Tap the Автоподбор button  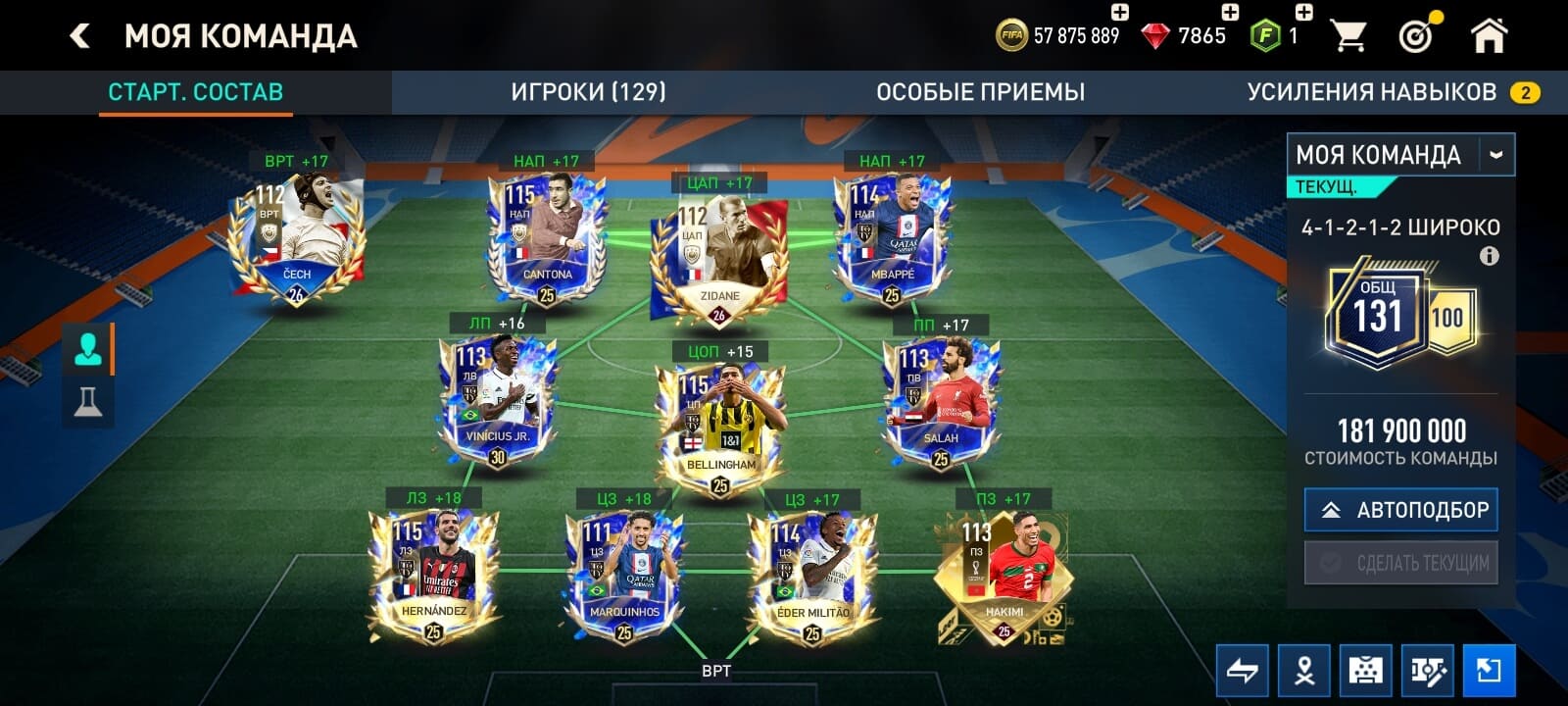pyautogui.click(x=1400, y=510)
